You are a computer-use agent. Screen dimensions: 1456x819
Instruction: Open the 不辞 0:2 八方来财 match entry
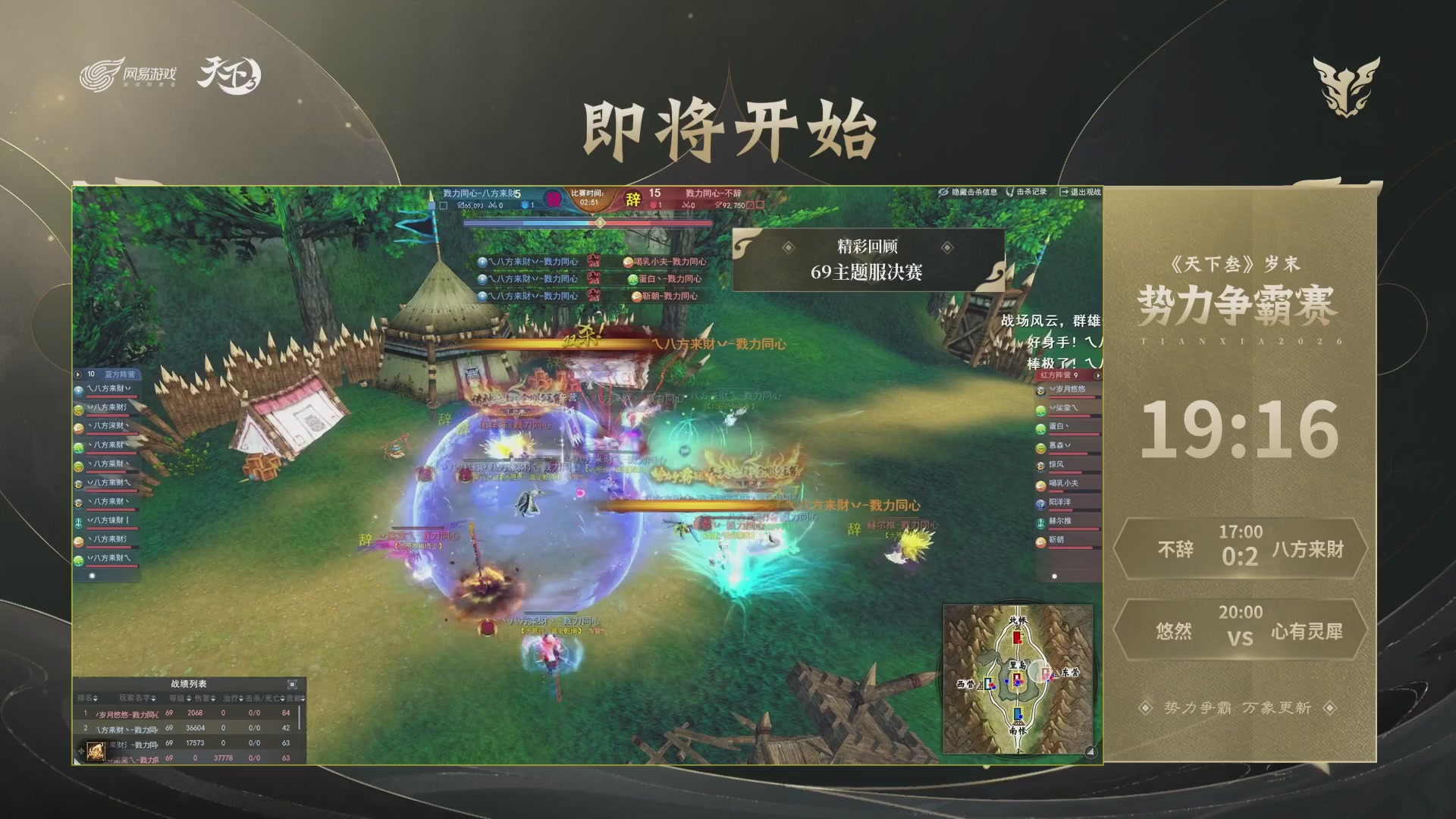click(1241, 550)
